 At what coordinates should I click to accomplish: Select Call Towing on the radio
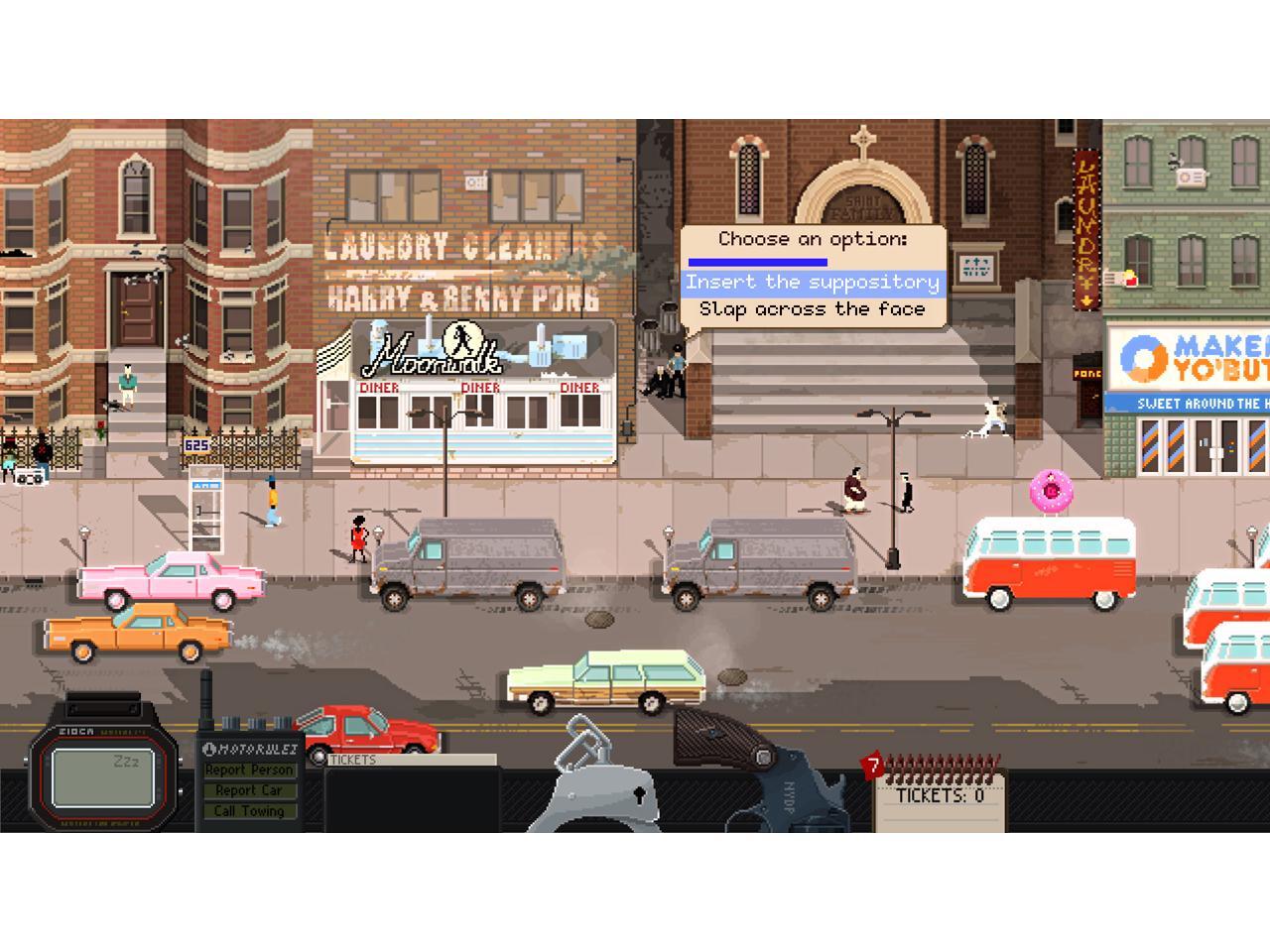point(249,811)
